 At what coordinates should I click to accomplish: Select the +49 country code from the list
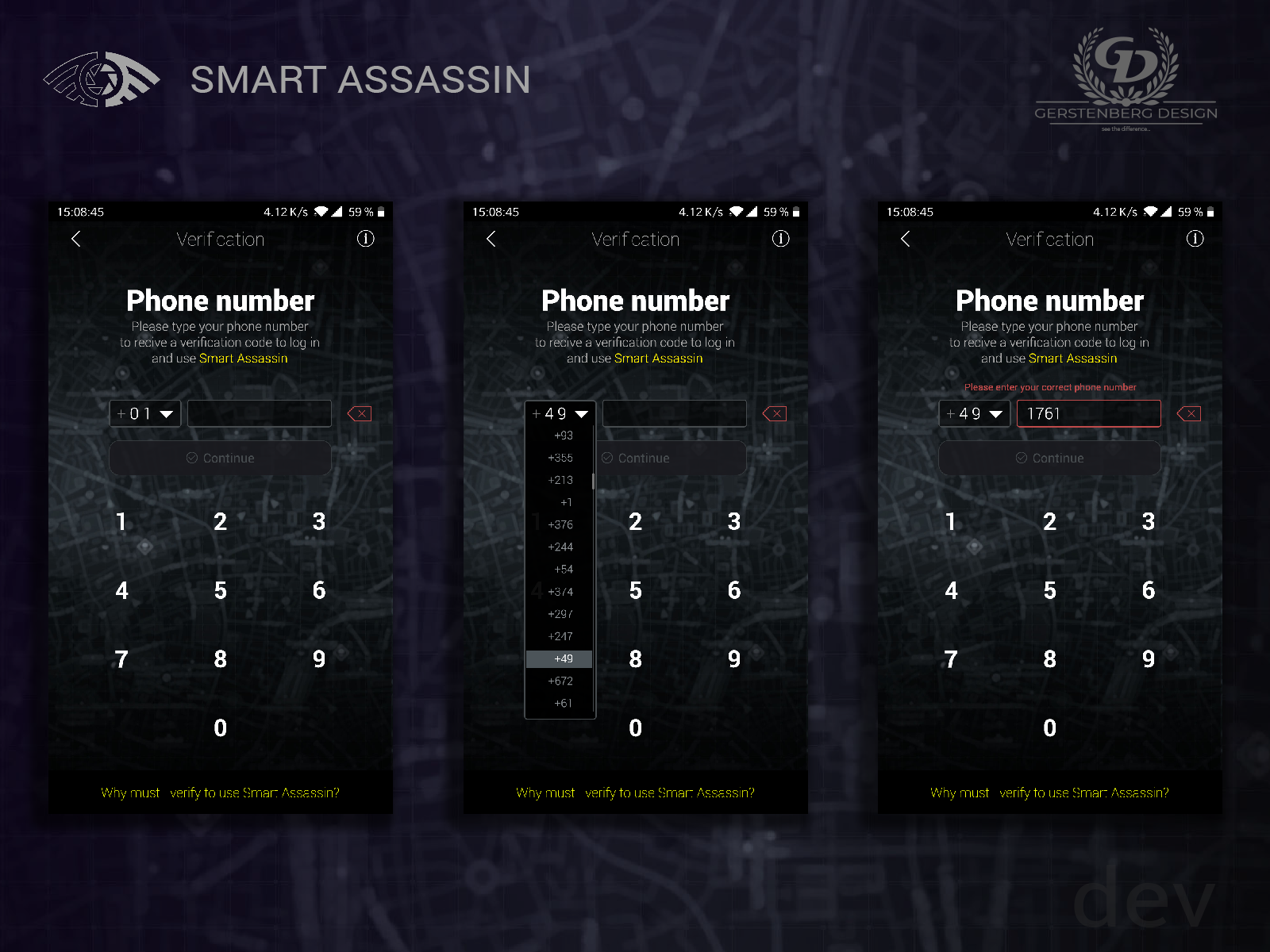(562, 658)
